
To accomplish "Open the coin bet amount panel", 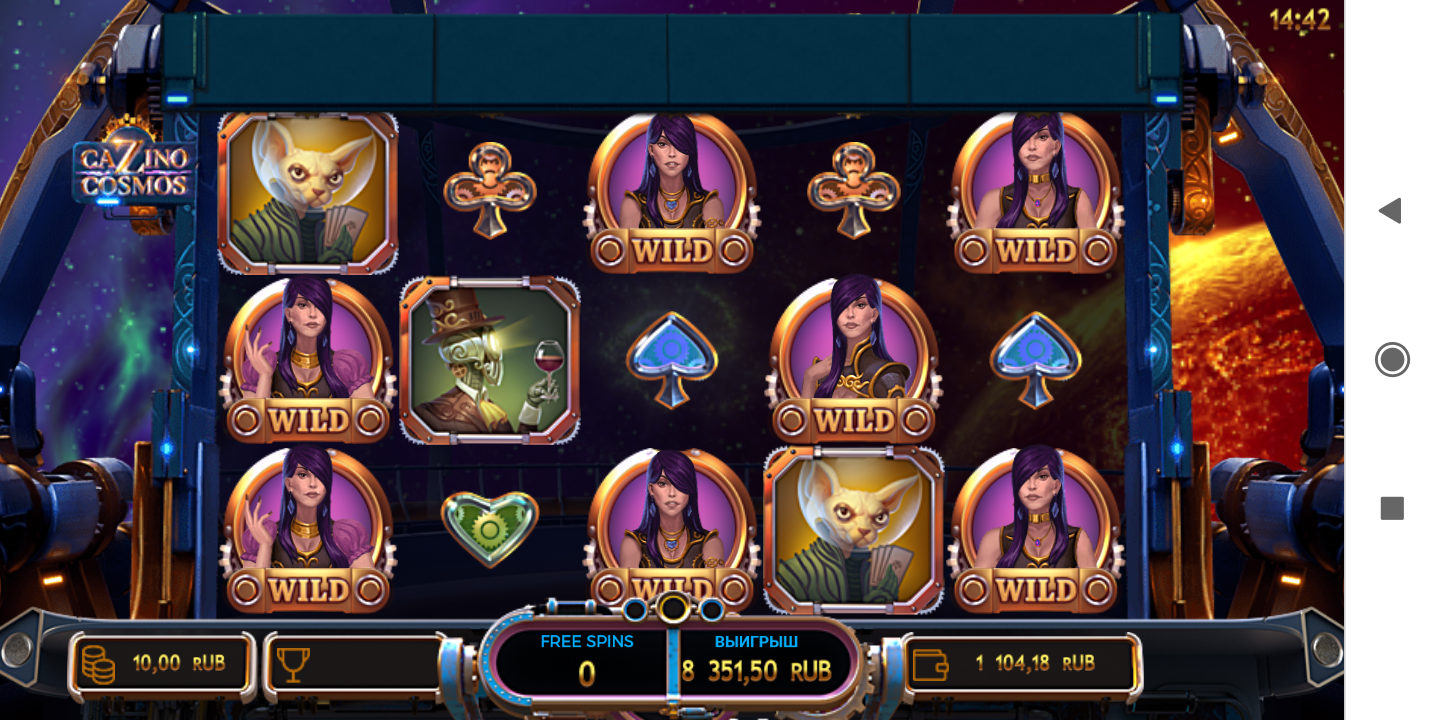I will (x=162, y=664).
